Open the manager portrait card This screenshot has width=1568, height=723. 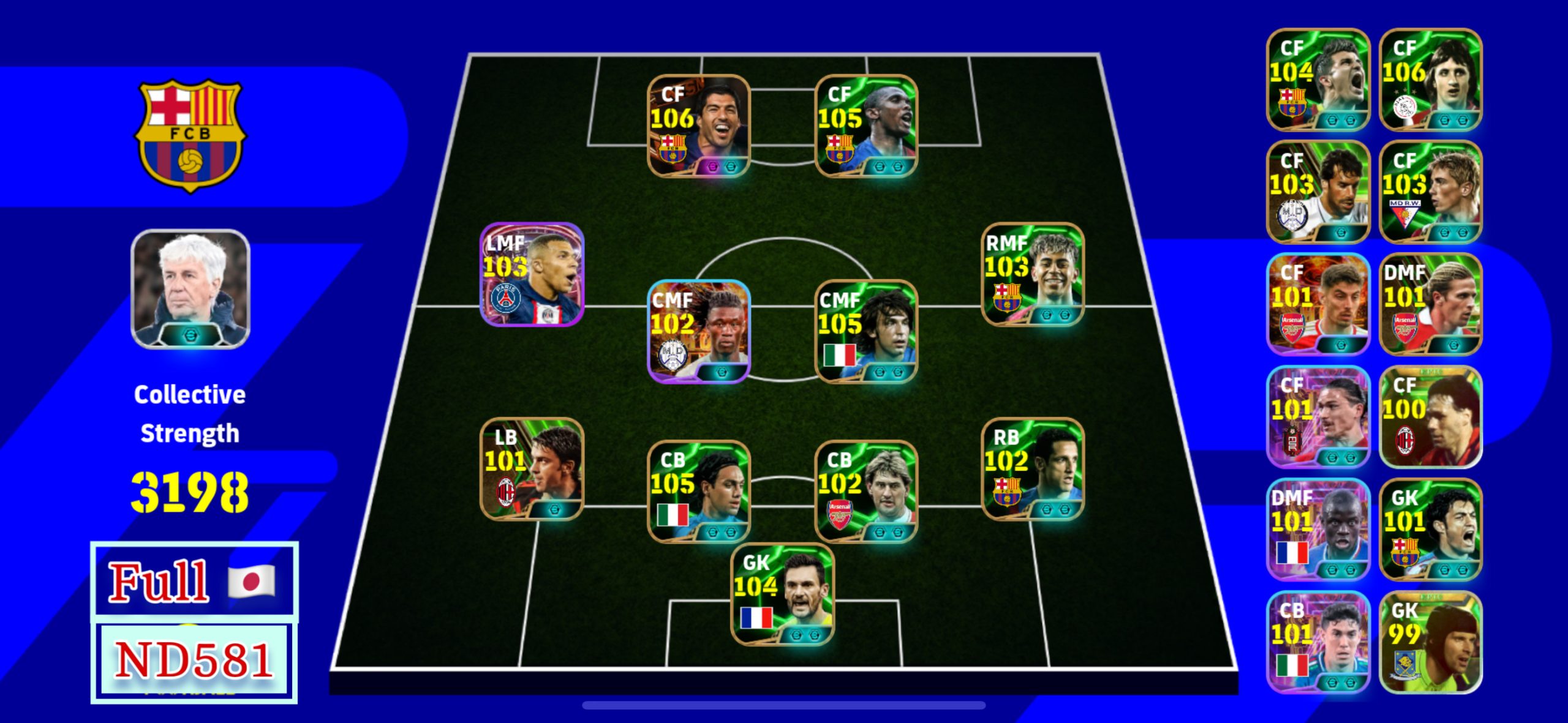(x=190, y=289)
